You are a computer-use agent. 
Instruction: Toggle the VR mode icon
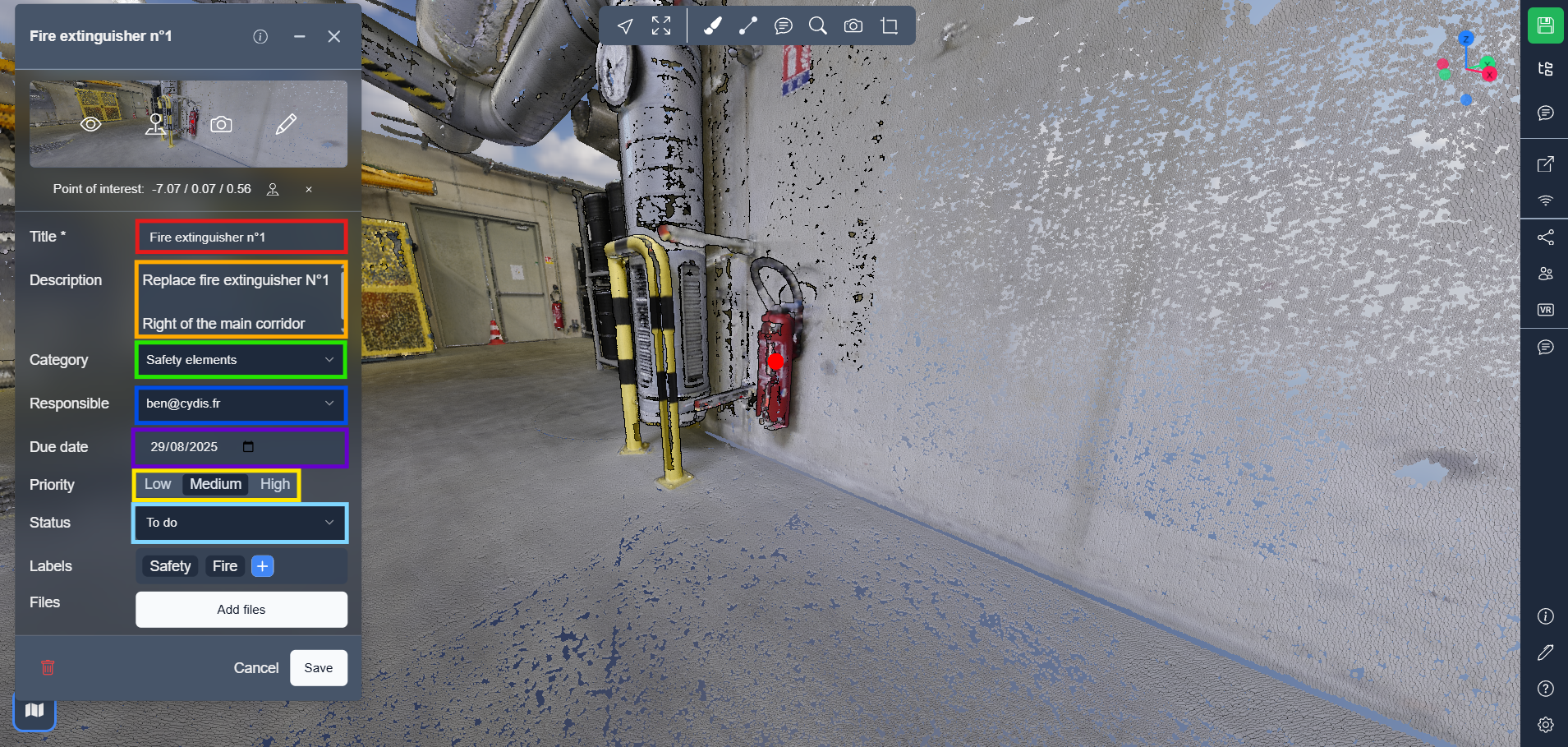click(x=1545, y=310)
